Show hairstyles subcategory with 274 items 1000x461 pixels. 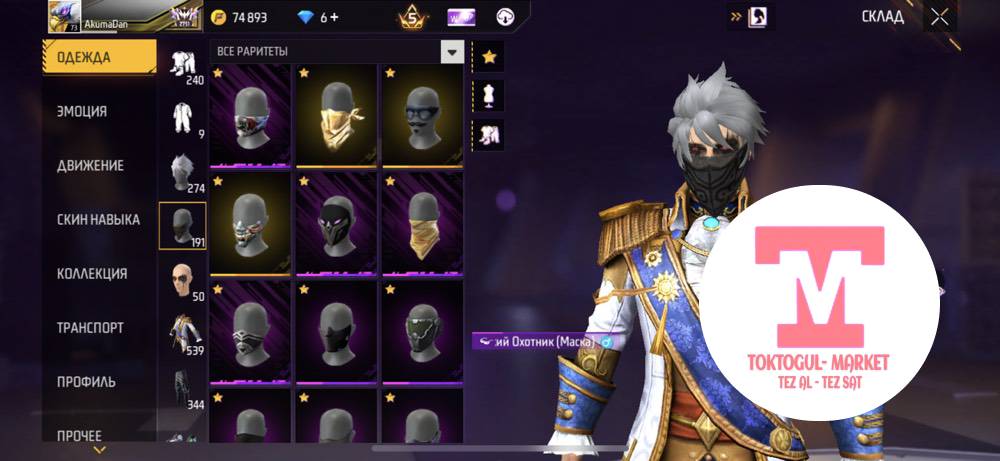[182, 172]
